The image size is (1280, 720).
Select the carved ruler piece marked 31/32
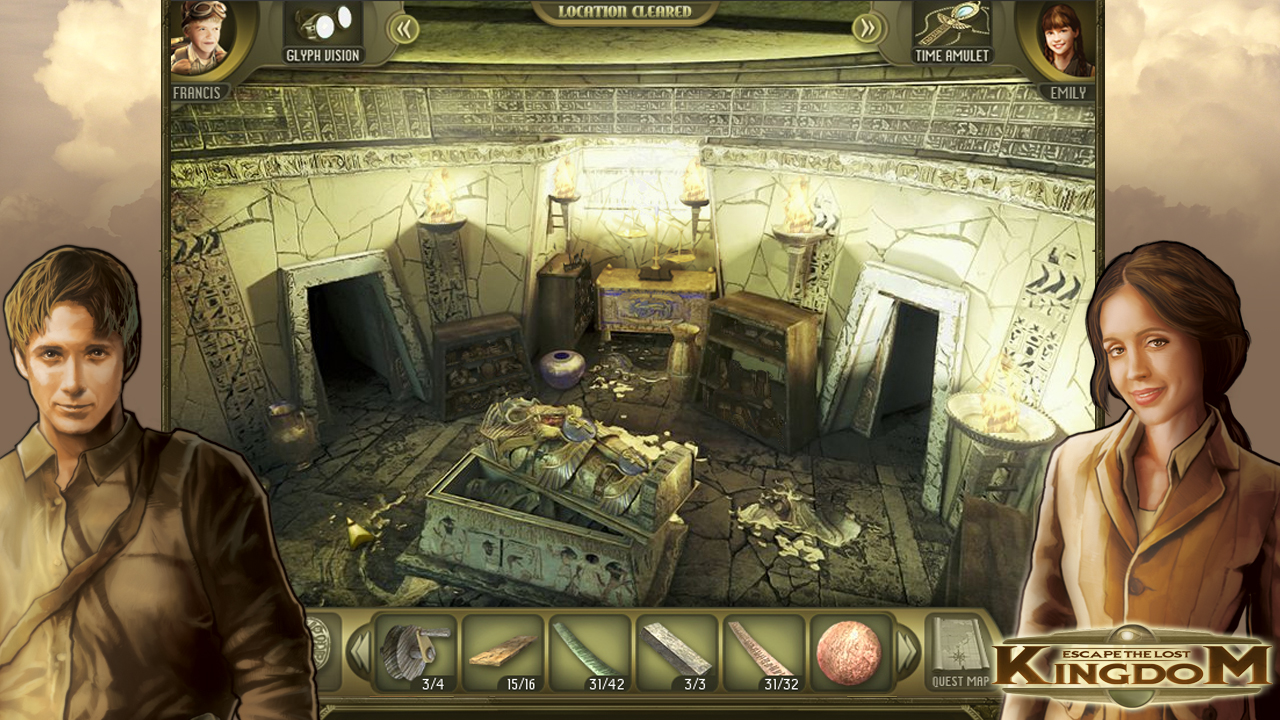pos(763,652)
